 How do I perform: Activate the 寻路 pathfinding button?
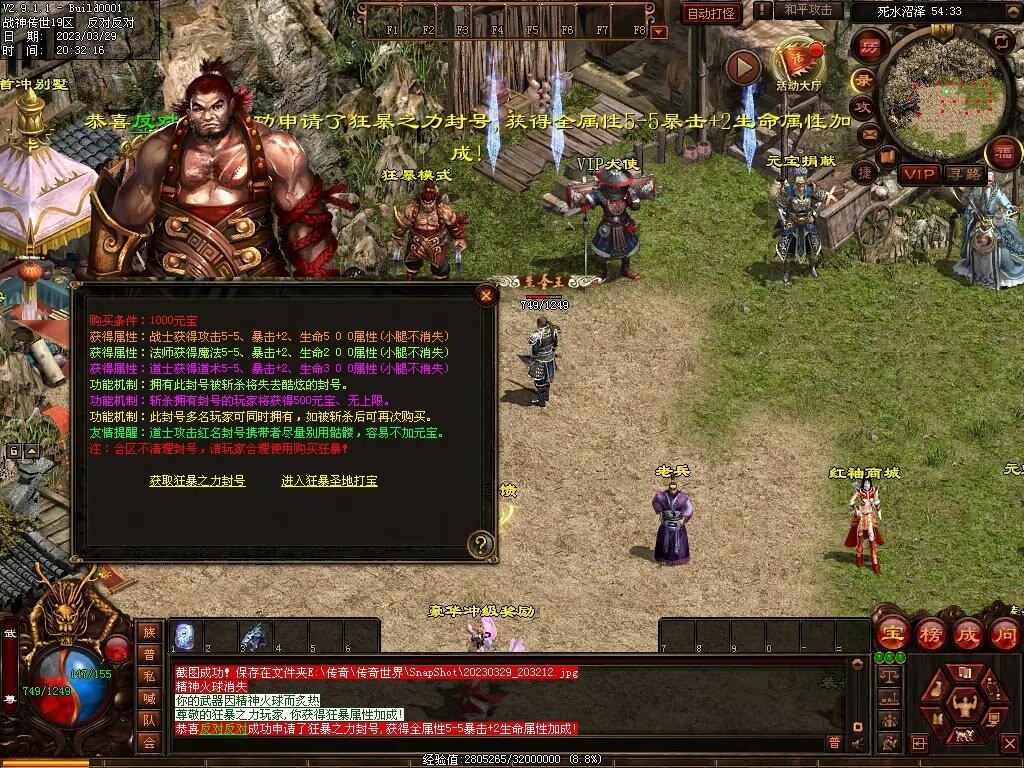click(x=964, y=174)
